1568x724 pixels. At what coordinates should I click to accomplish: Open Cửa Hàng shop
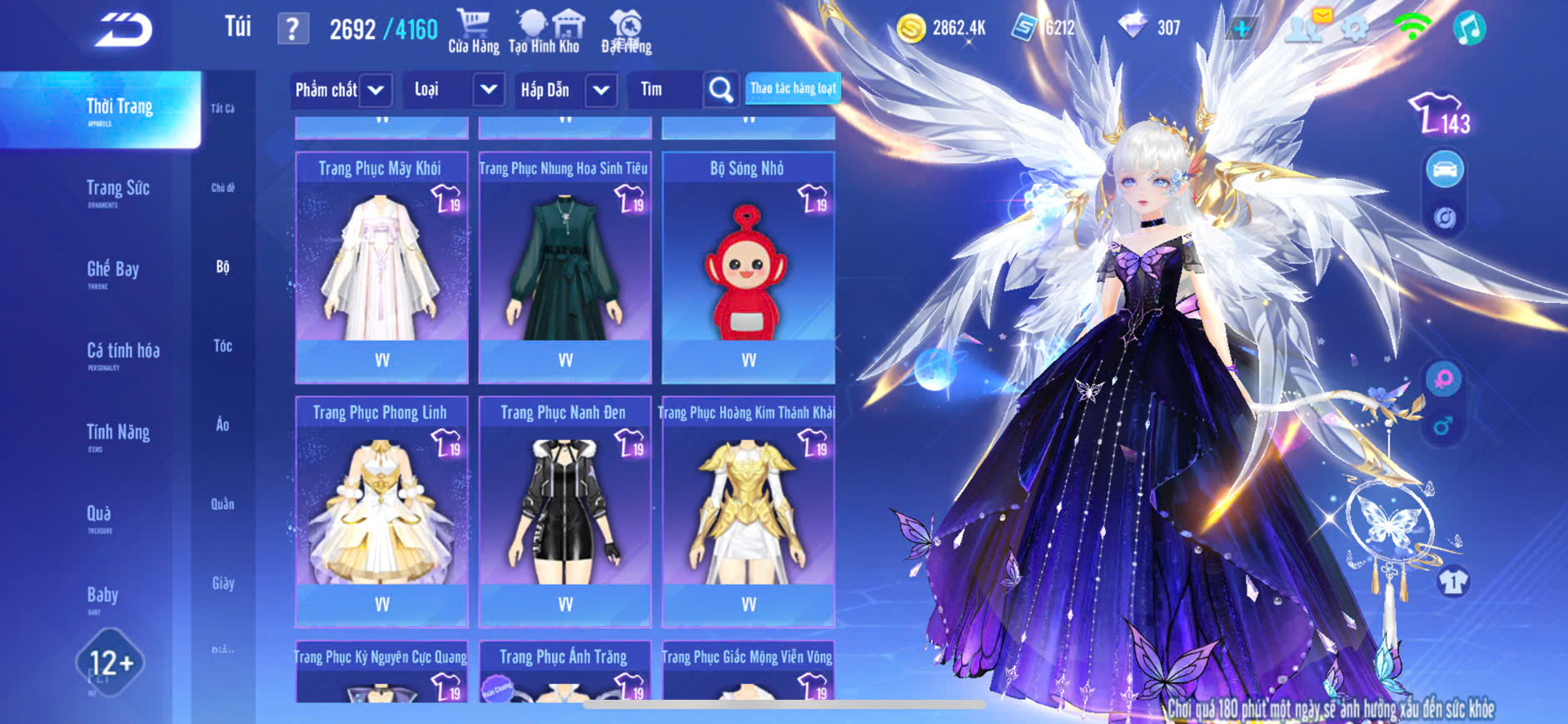473,31
